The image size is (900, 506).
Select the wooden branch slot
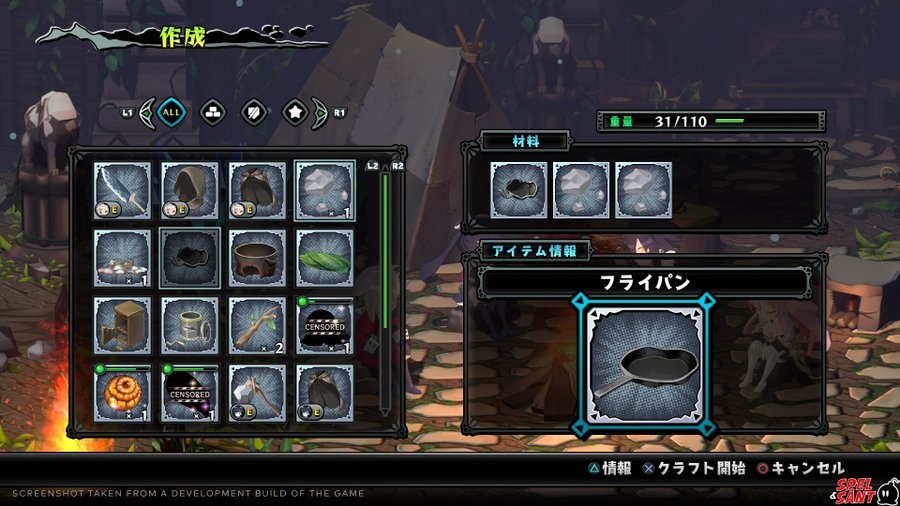pos(257,325)
